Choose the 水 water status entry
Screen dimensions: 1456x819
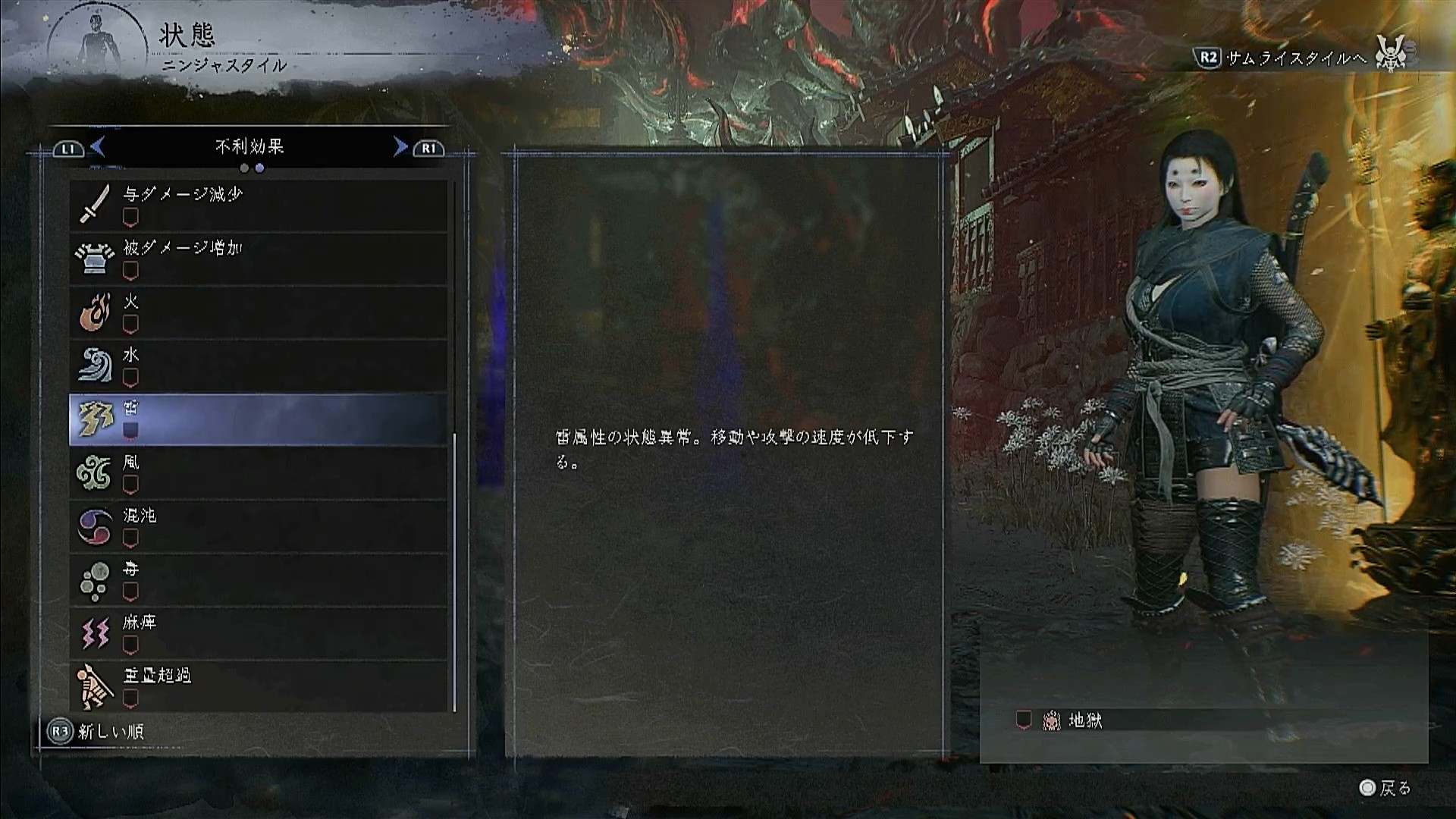pos(258,366)
